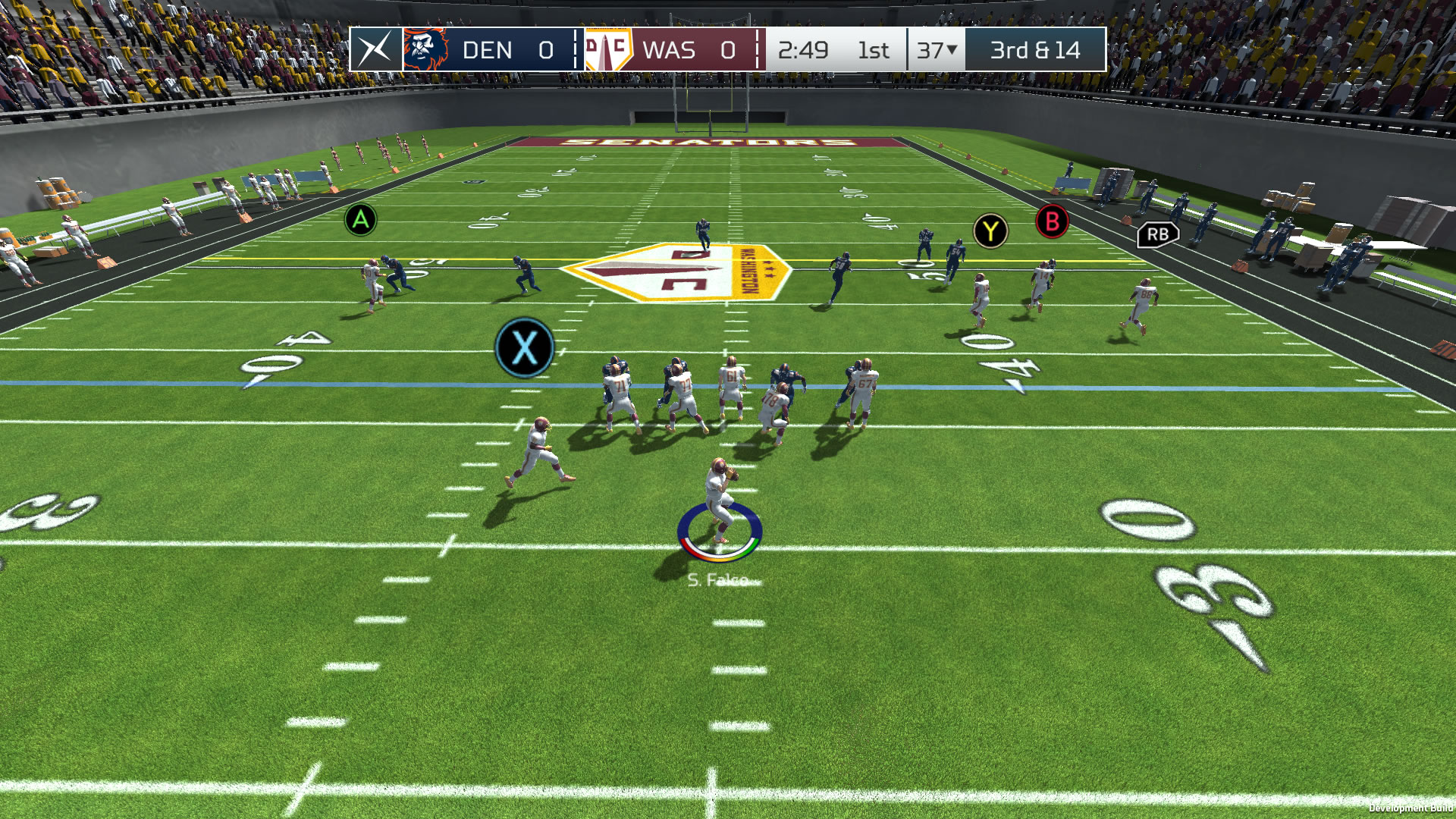The height and width of the screenshot is (819, 1456).
Task: Select the green A receiver icon
Action: [x=359, y=221]
